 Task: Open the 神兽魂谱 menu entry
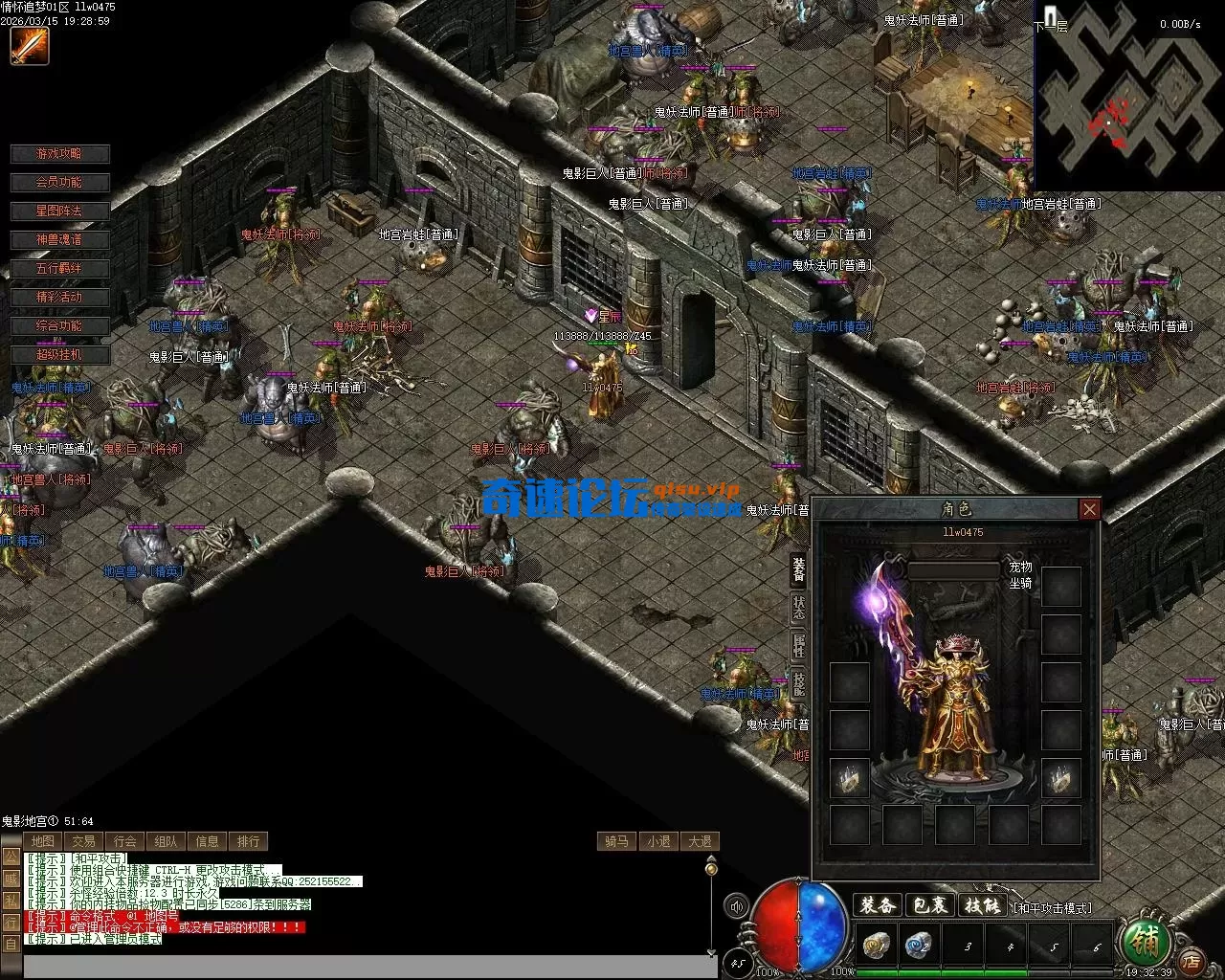click(59, 240)
